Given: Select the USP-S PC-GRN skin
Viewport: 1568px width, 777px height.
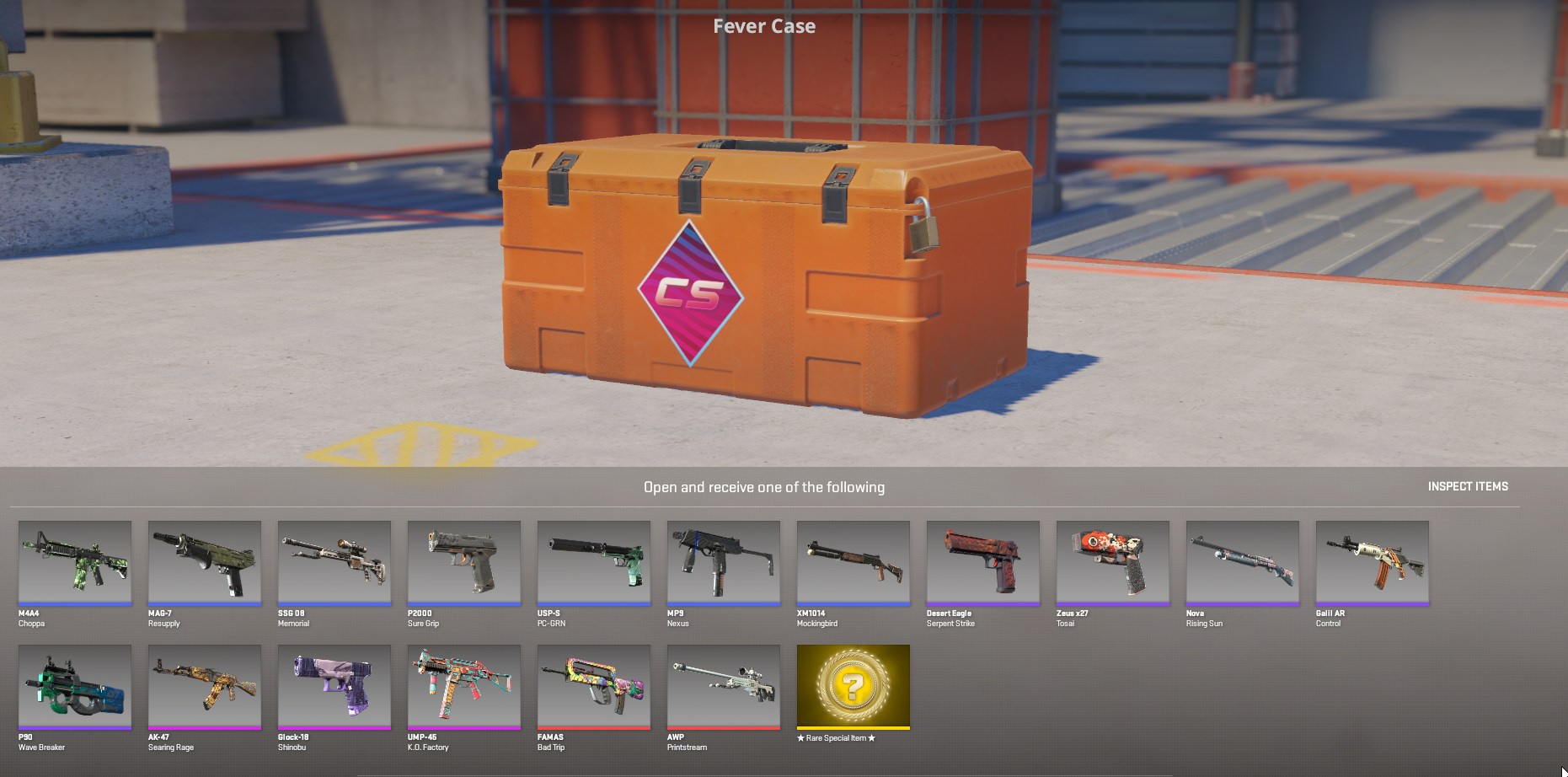Looking at the screenshot, I should [594, 562].
